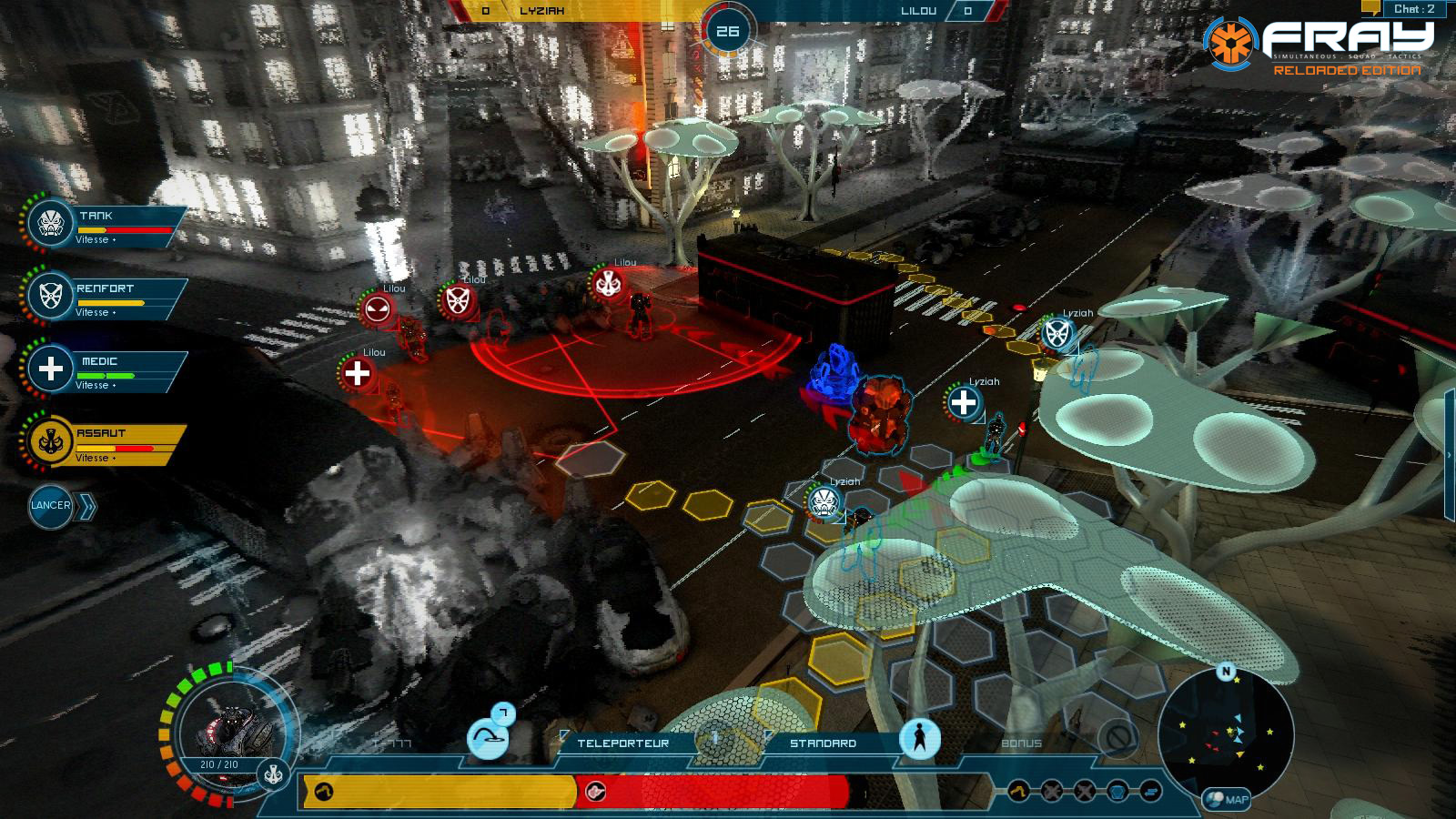Select the highlighted Assaut squad member

coord(105,442)
